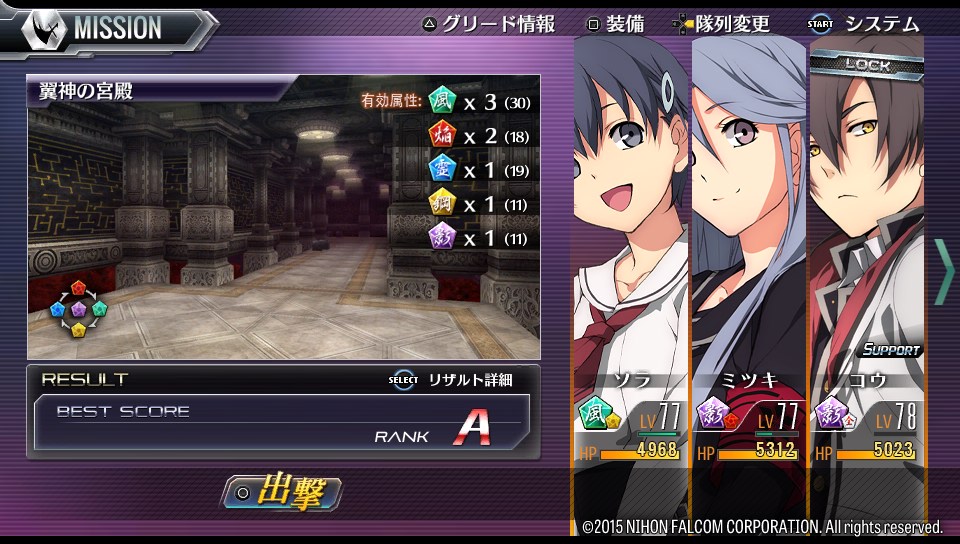The height and width of the screenshot is (544, 960).
Task: Select the shadow element row
Action: (x=479, y=238)
